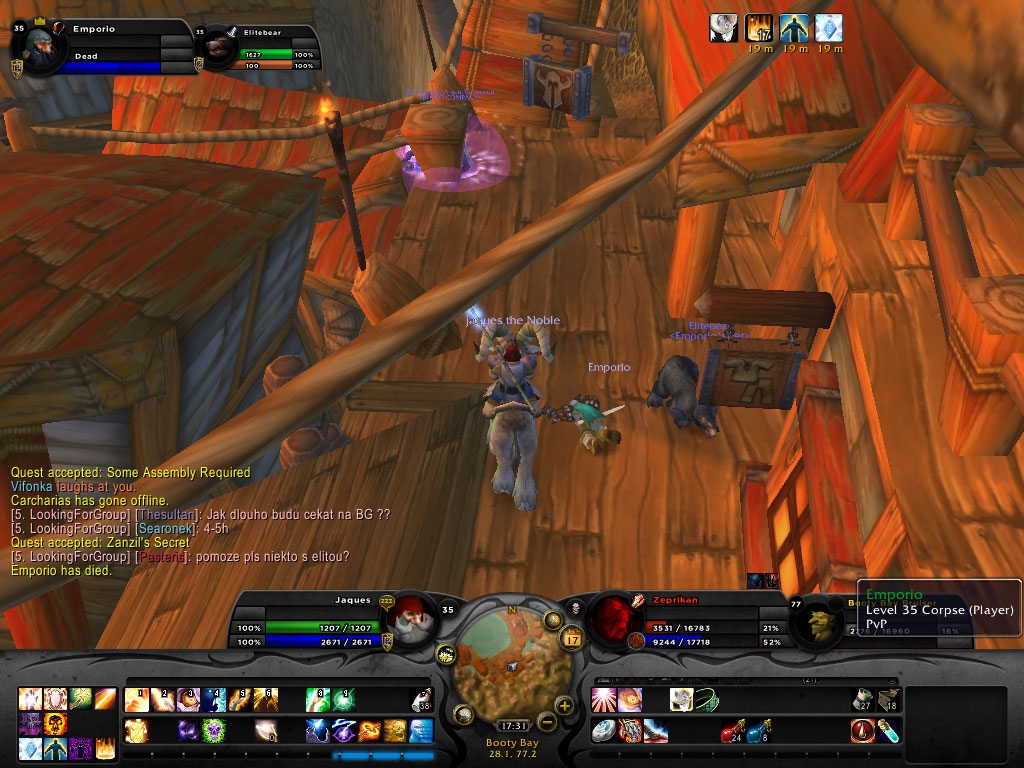This screenshot has height=768, width=1024.
Task: Toggle the tracking button beside the minimap
Action: 446,654
